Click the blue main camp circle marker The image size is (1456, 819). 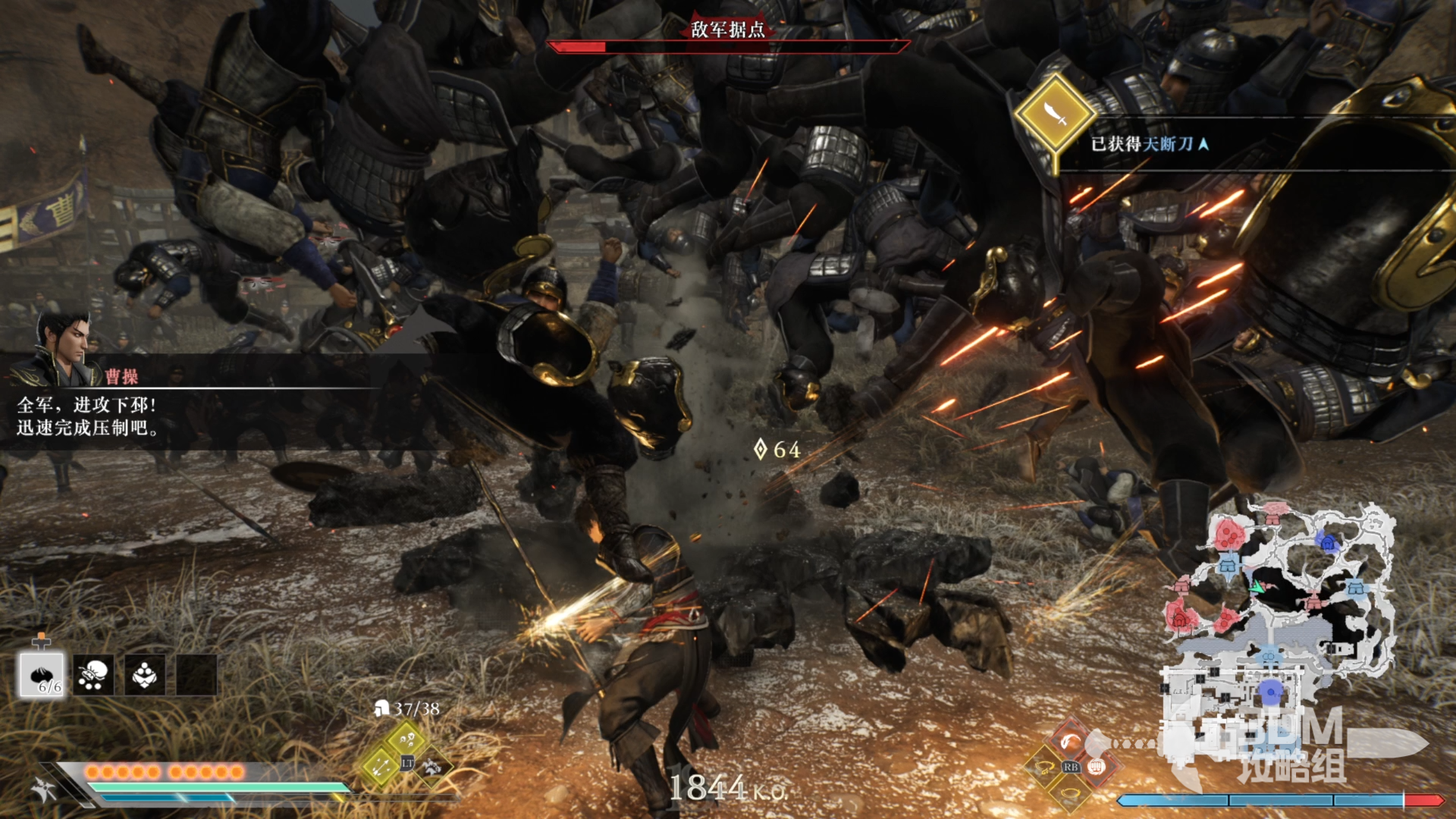1270,692
